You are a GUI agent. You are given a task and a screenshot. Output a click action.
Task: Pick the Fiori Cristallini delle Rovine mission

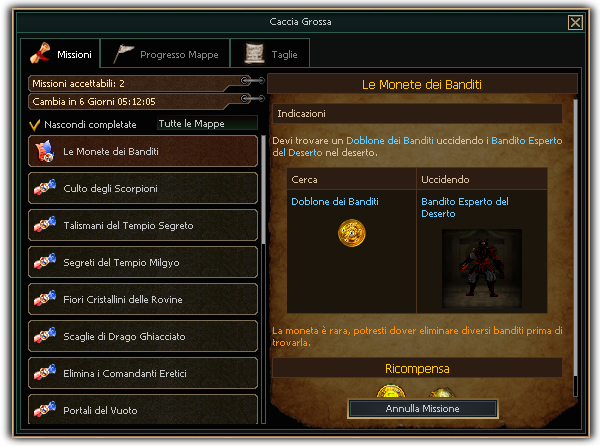143,299
